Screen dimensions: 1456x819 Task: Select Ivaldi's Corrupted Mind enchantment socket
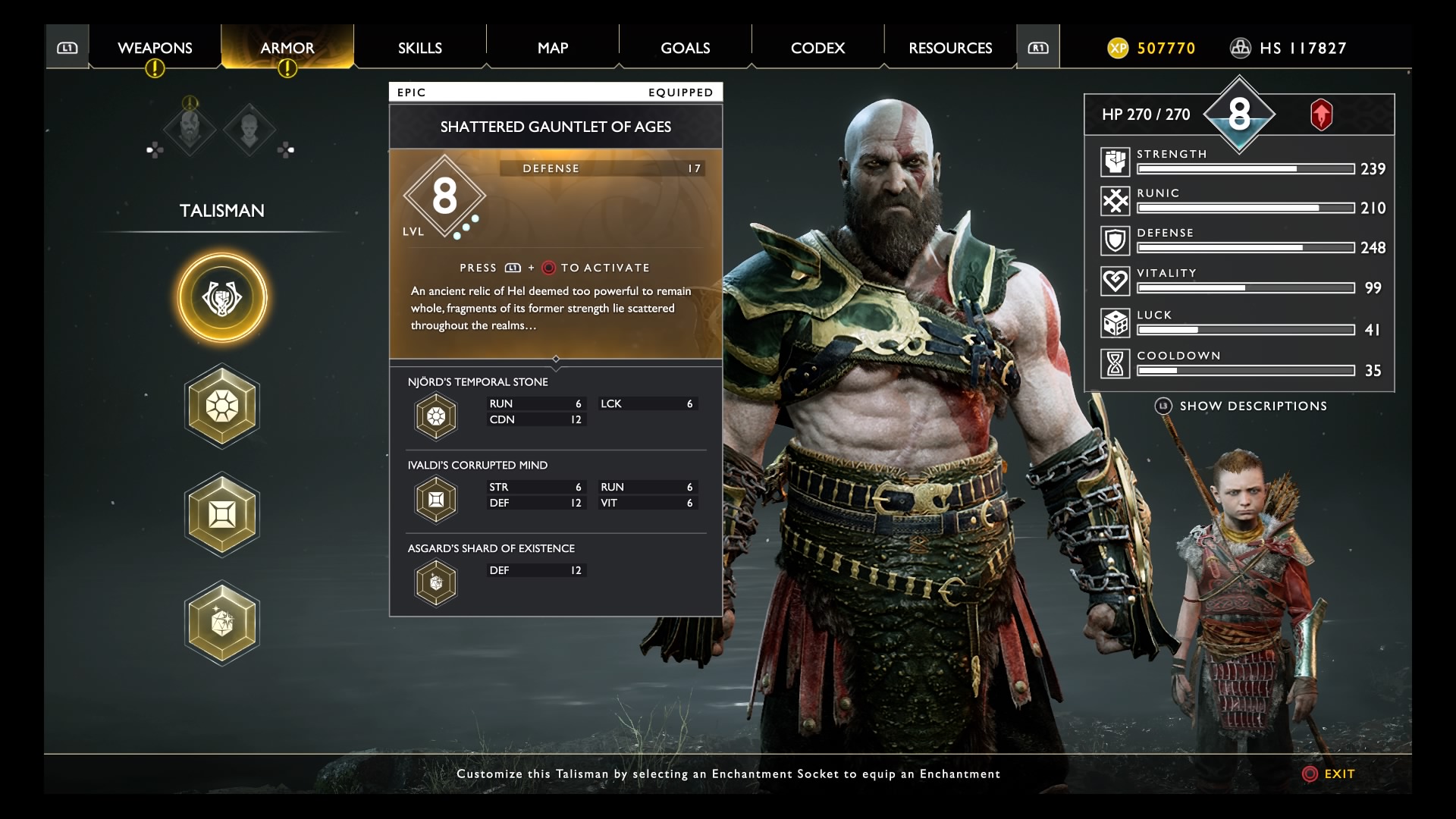click(x=222, y=515)
